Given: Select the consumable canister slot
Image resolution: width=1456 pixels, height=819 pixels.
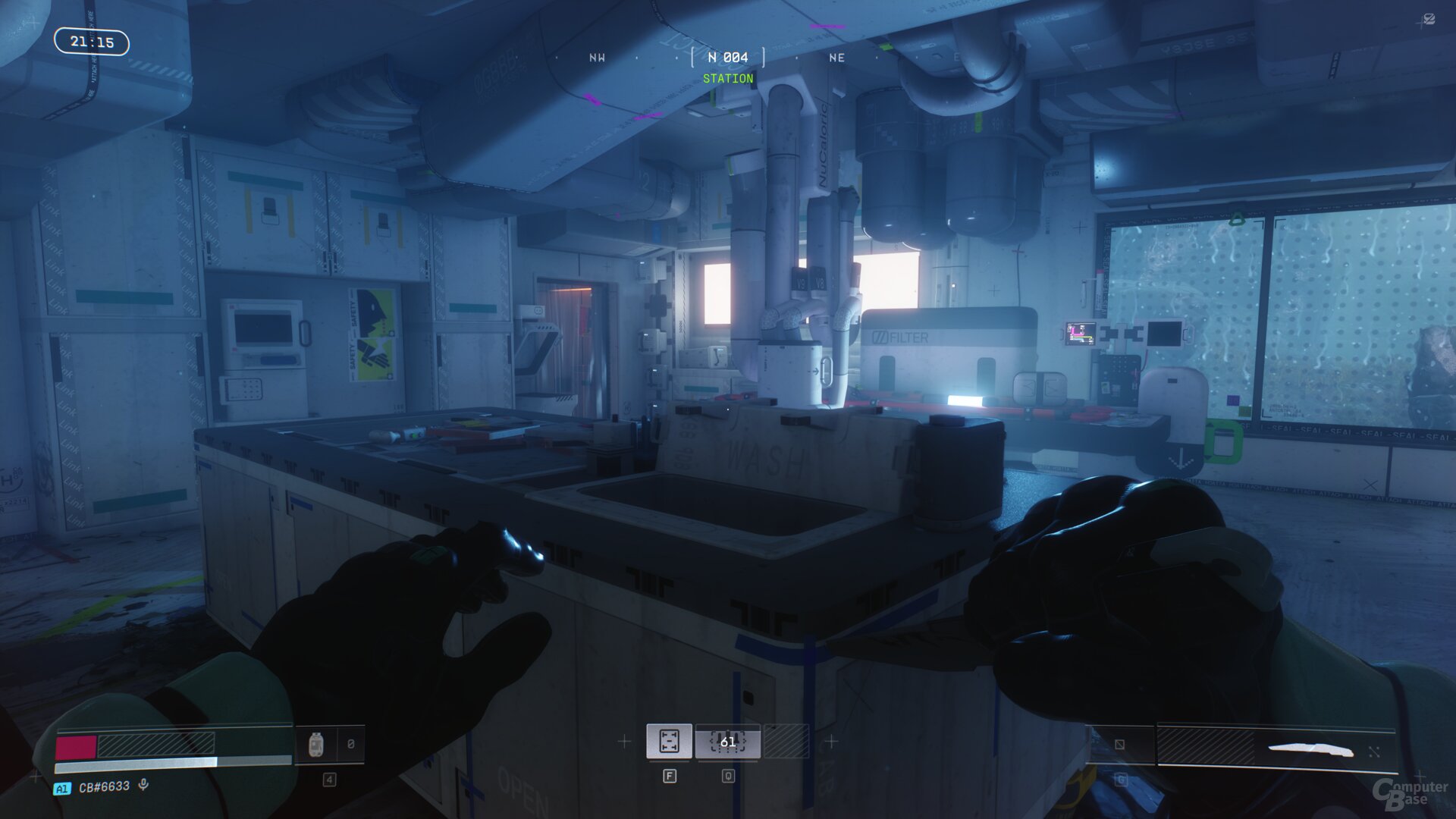Looking at the screenshot, I should click(x=317, y=744).
